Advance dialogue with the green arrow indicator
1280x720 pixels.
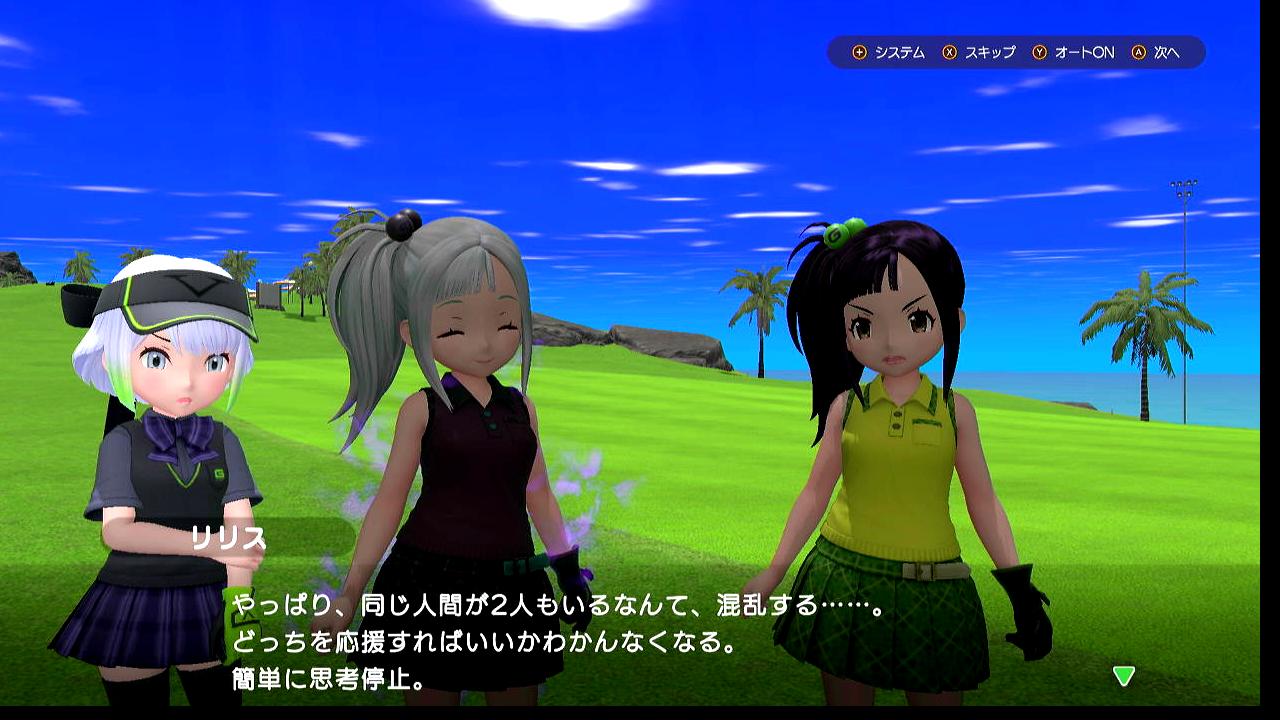coord(1124,676)
